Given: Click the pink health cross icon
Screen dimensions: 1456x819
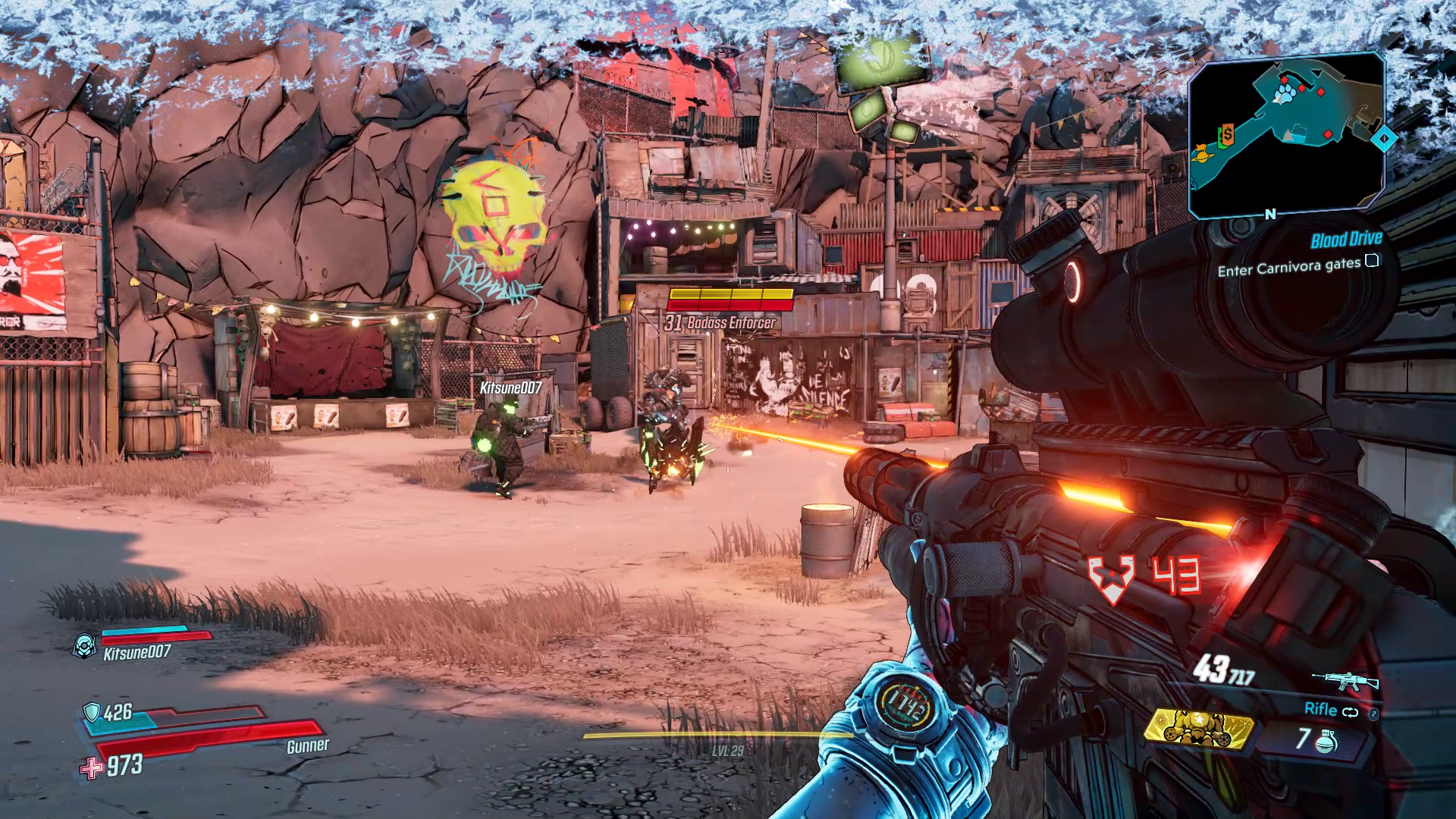Looking at the screenshot, I should [92, 768].
